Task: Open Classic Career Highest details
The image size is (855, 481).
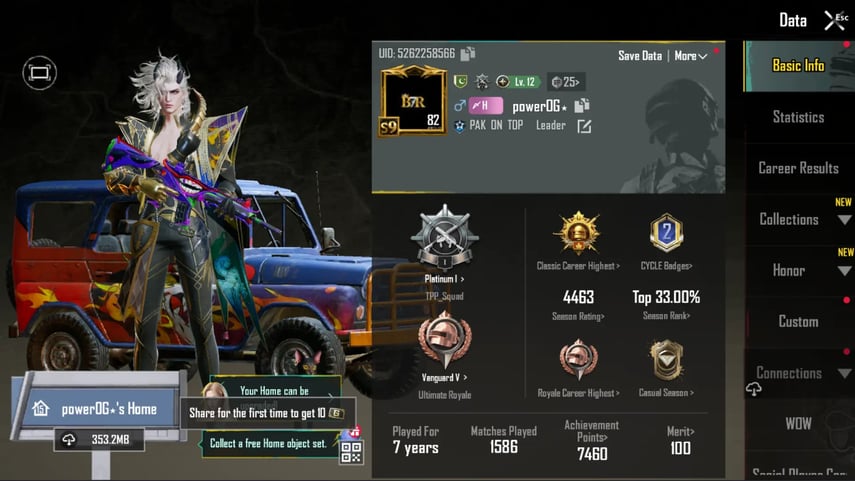Action: 578,240
